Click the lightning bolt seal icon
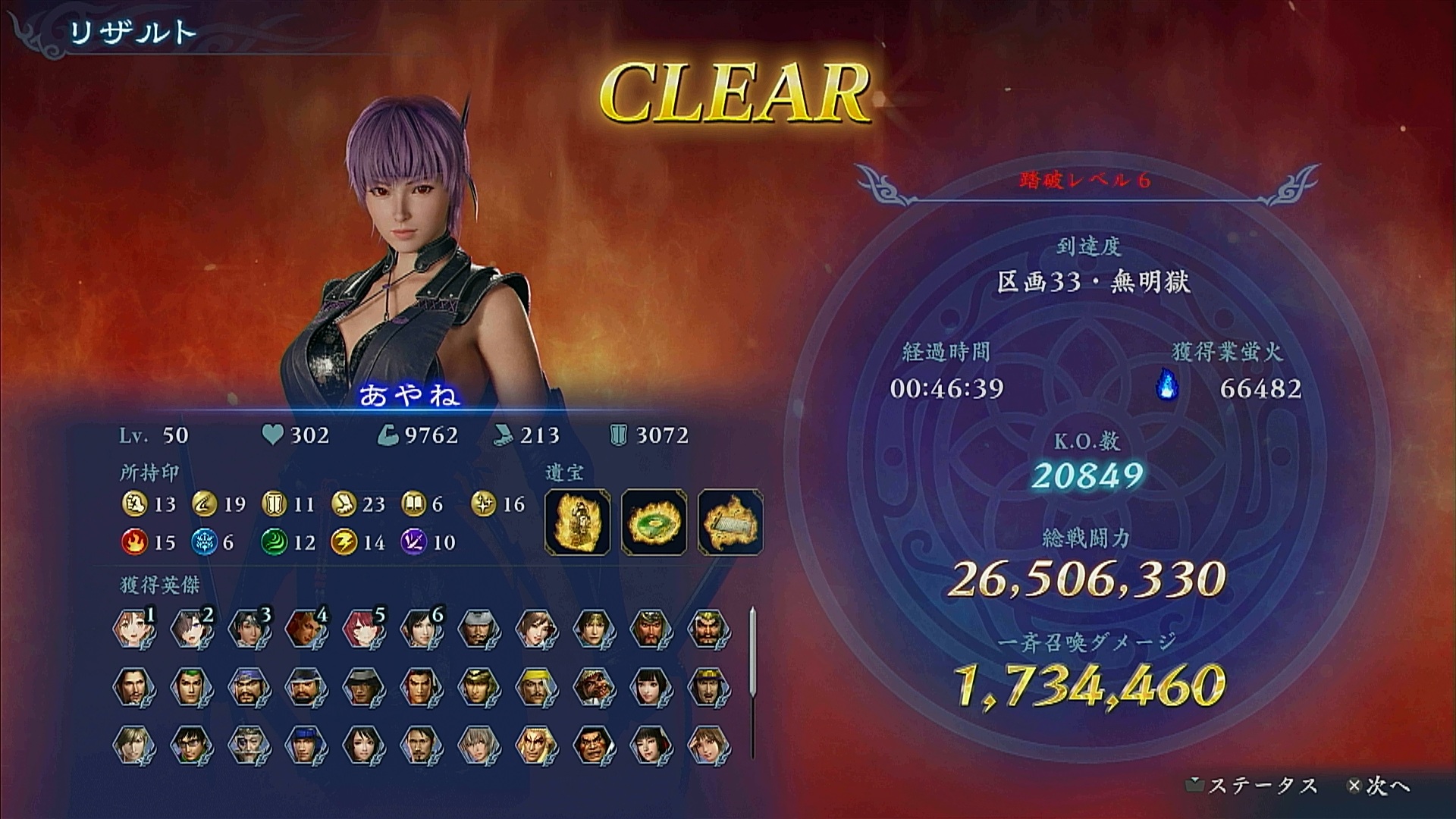This screenshot has width=1456, height=819. (x=344, y=542)
